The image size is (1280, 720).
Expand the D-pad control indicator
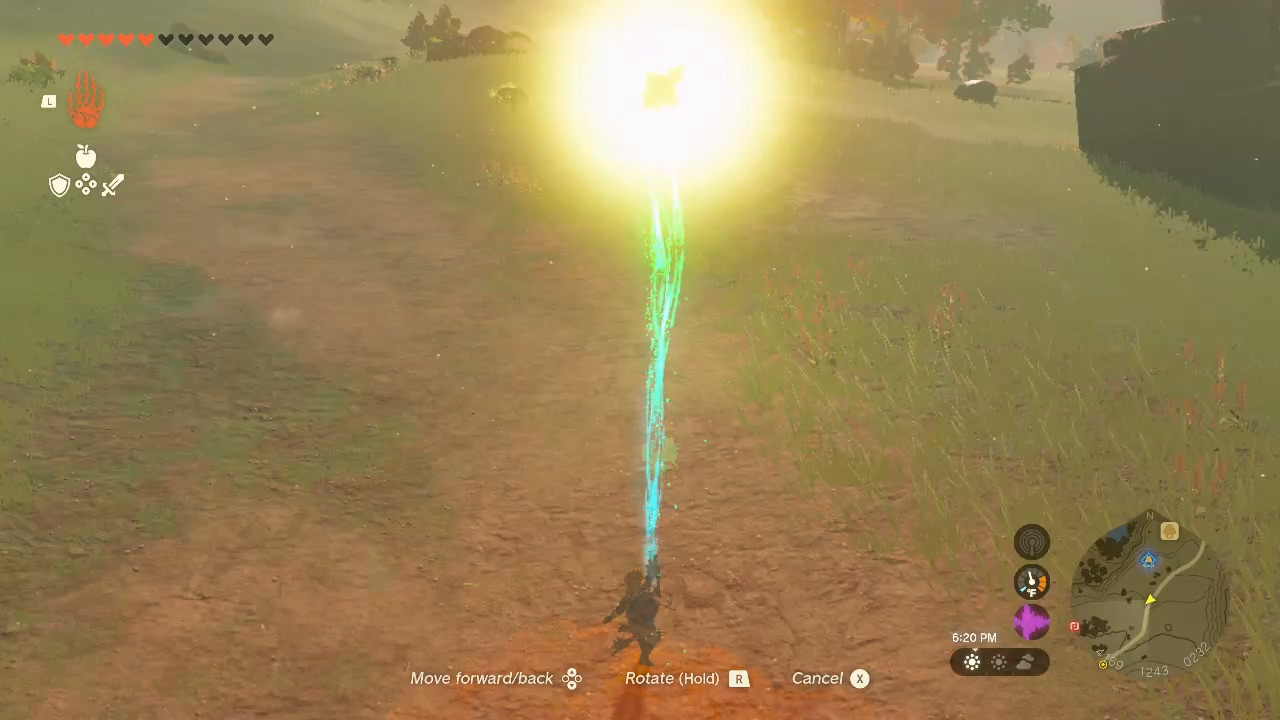[572, 678]
